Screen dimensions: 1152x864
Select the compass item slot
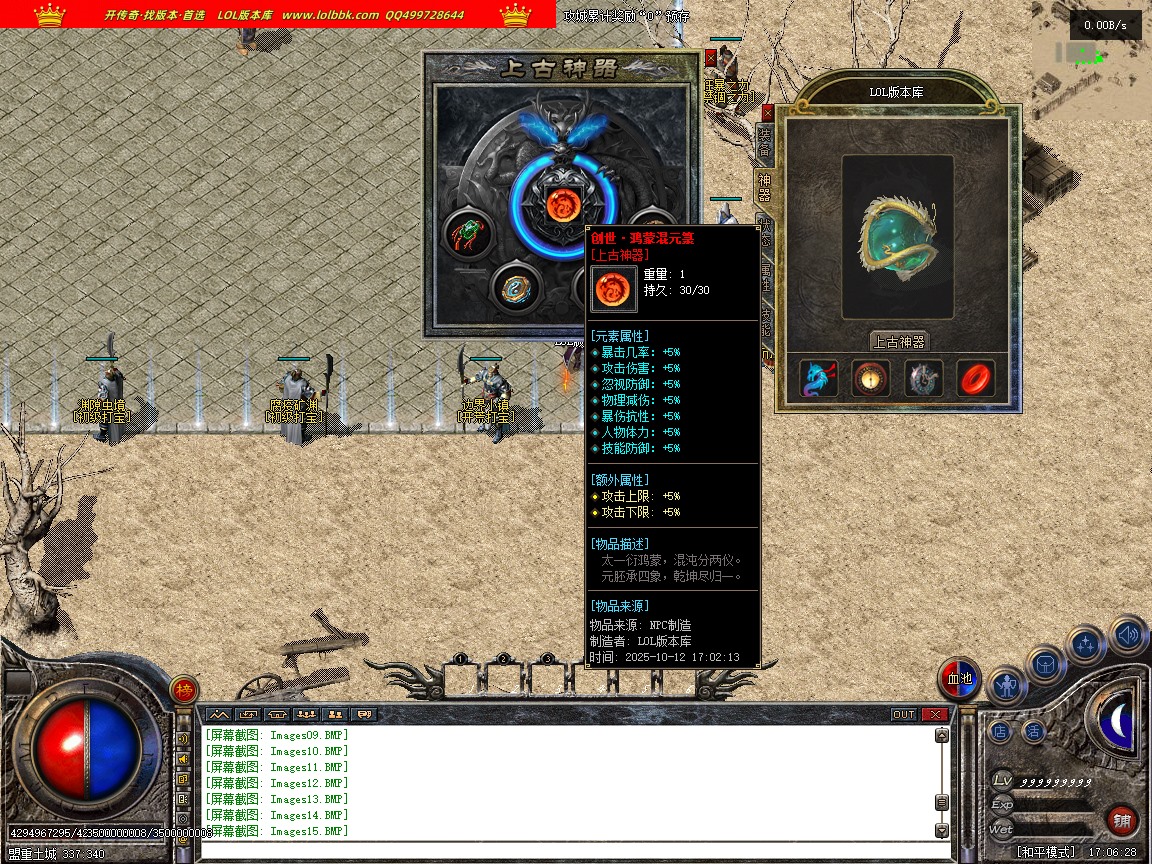[x=871, y=379]
